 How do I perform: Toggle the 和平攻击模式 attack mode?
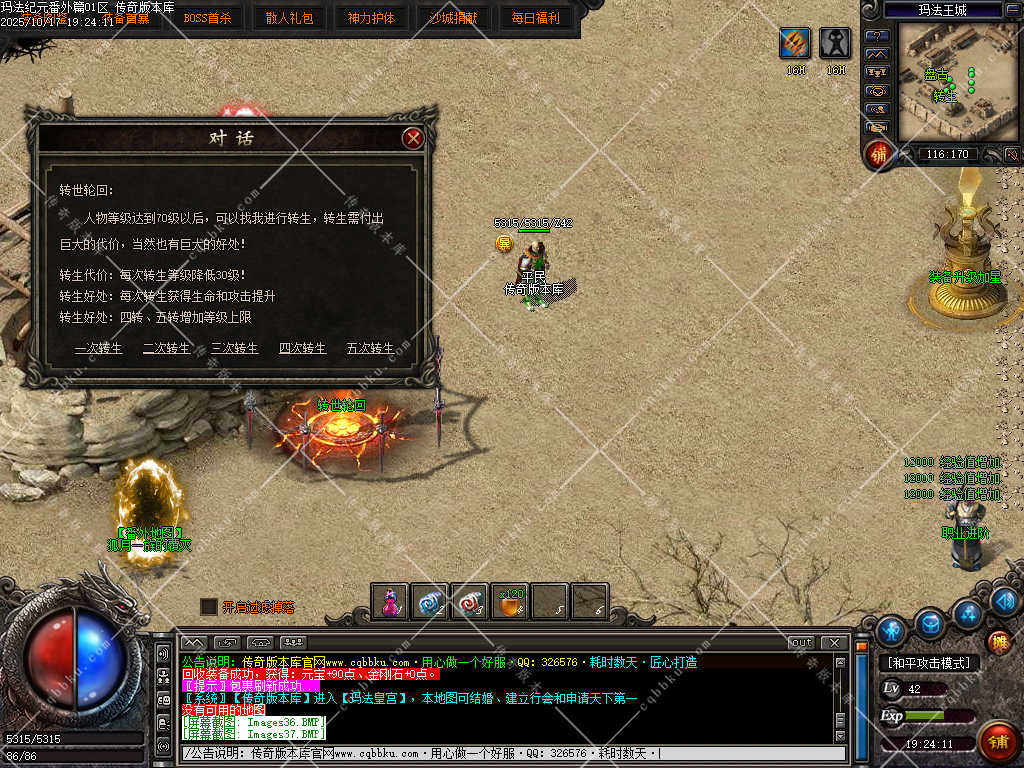pos(929,662)
